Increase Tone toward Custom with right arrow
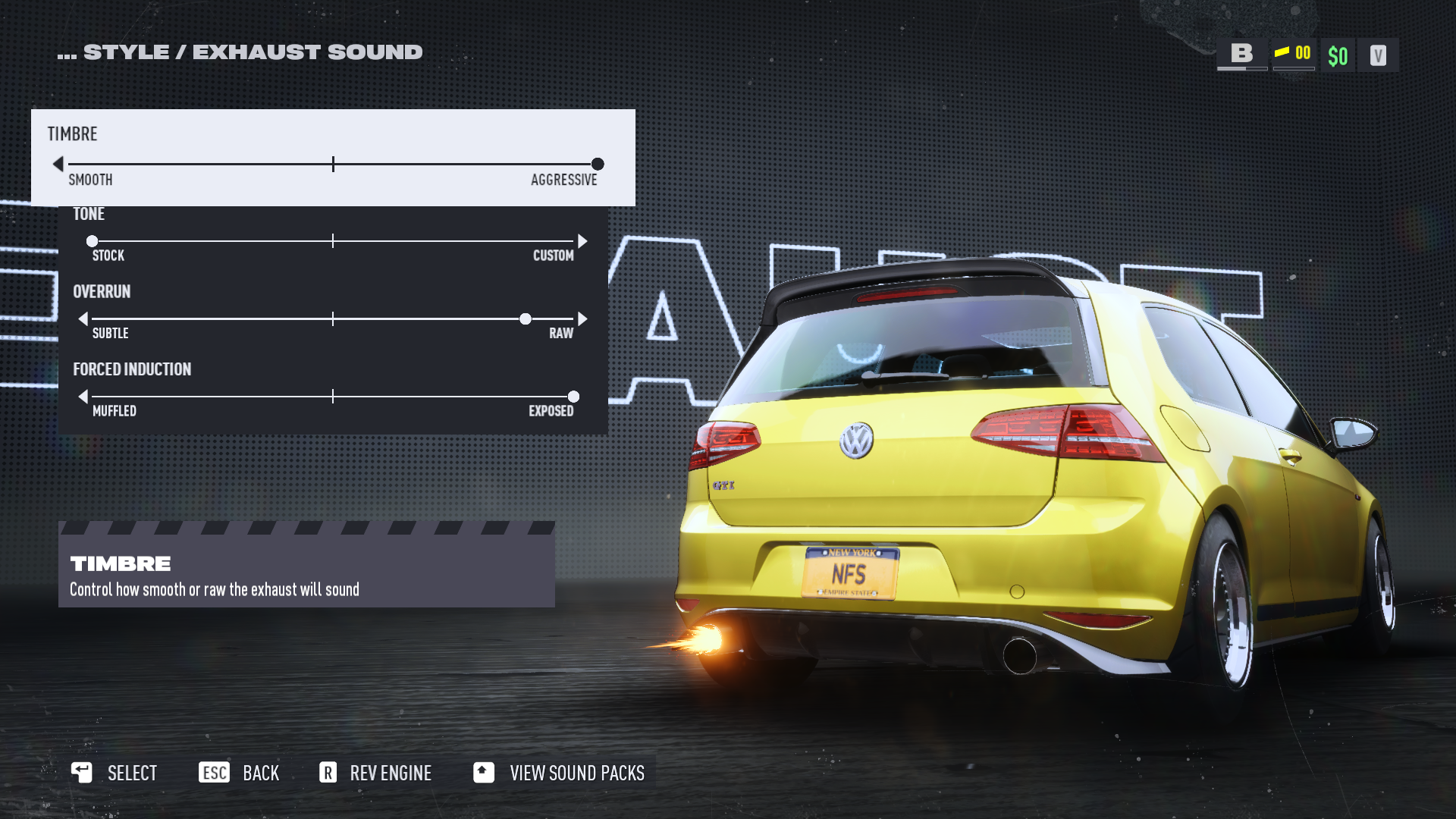This screenshot has height=819, width=1456. [582, 241]
